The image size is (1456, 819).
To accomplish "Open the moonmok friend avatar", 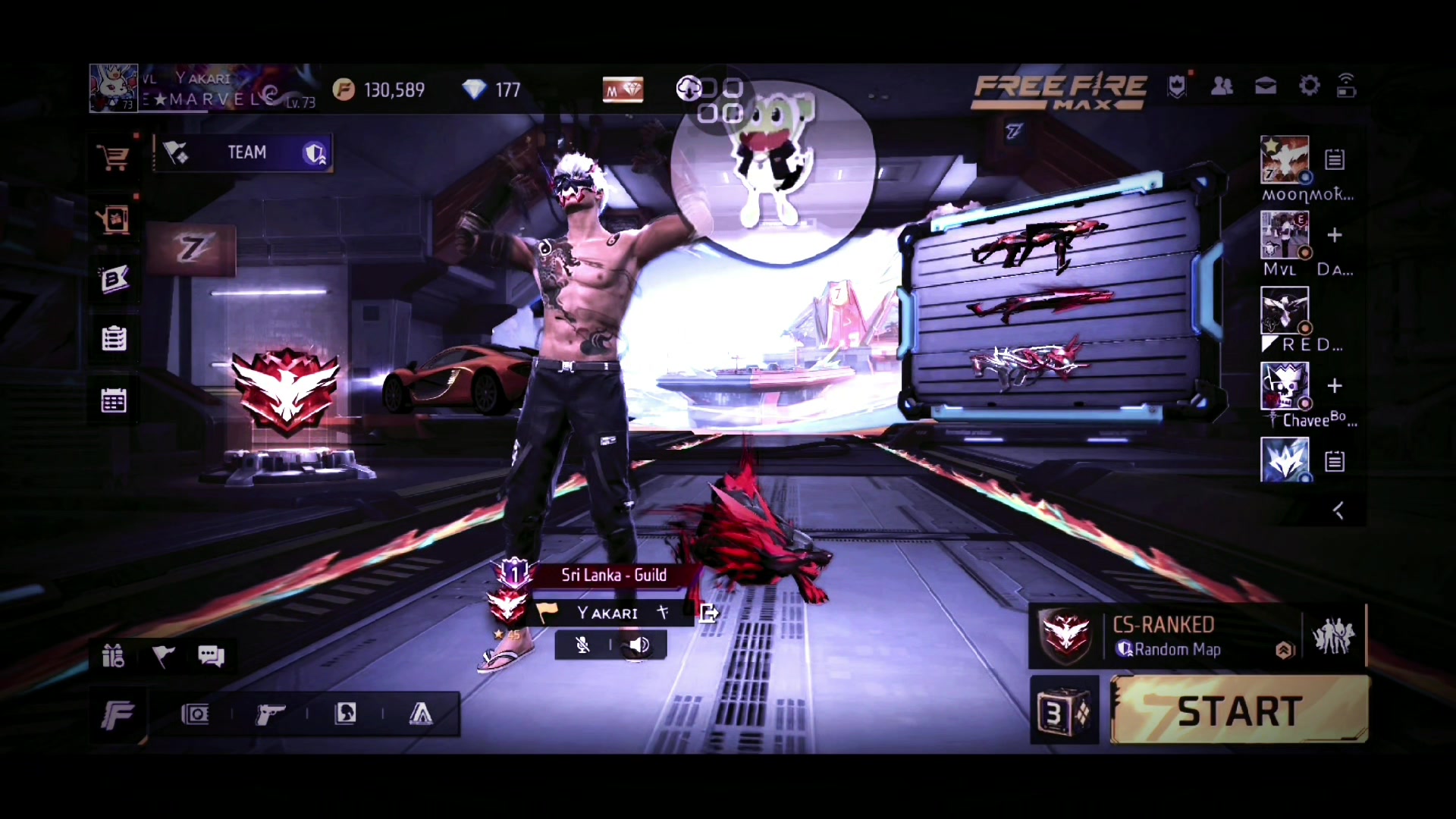I will [1284, 159].
